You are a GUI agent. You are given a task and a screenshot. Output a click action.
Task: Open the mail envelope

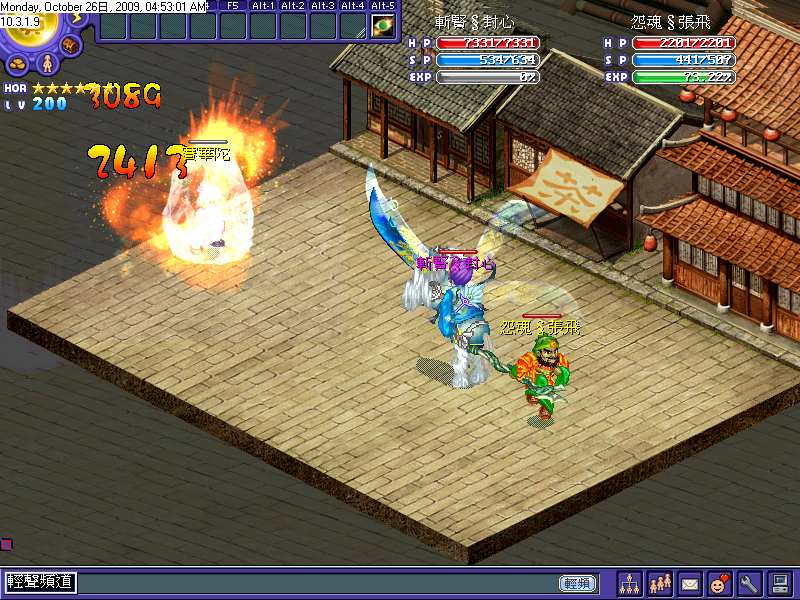pyautogui.click(x=689, y=583)
